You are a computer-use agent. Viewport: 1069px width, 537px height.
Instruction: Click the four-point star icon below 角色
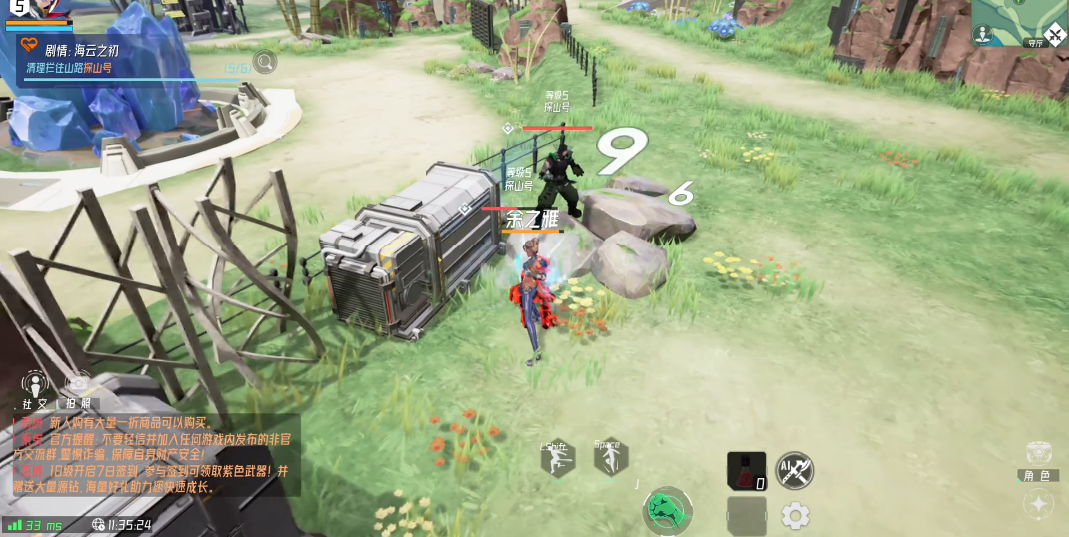[1039, 505]
